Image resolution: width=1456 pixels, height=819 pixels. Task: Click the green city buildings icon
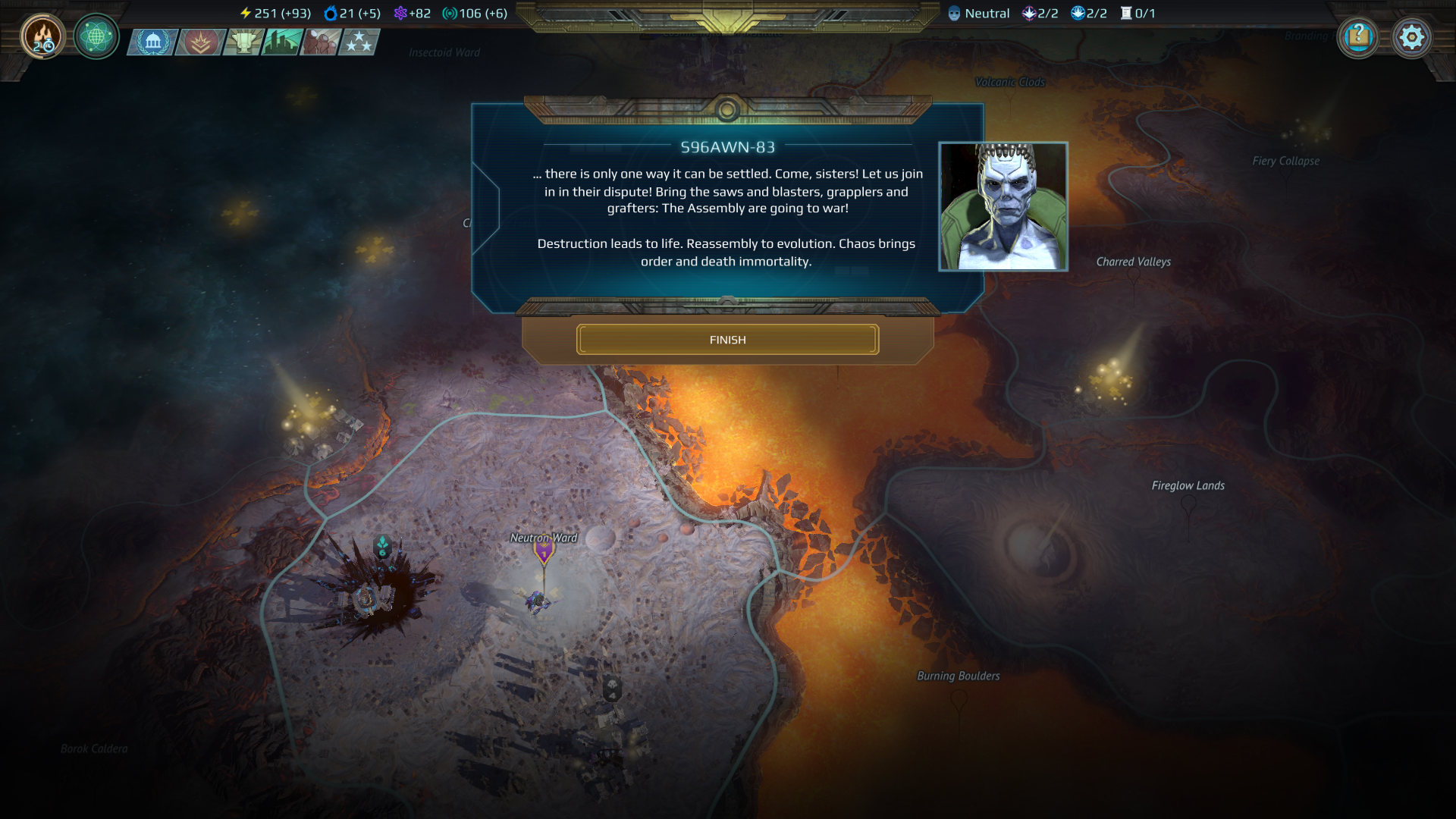(277, 42)
